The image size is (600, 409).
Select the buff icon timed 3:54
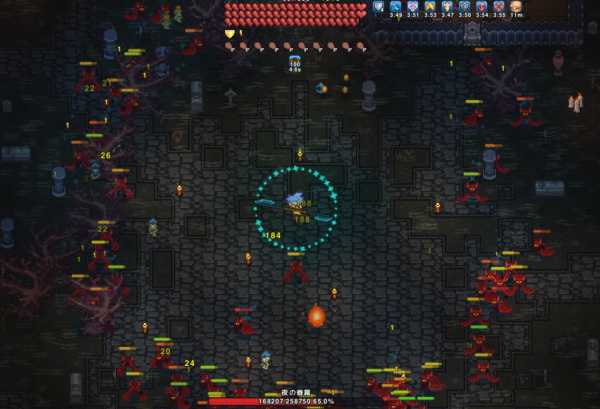tap(481, 6)
